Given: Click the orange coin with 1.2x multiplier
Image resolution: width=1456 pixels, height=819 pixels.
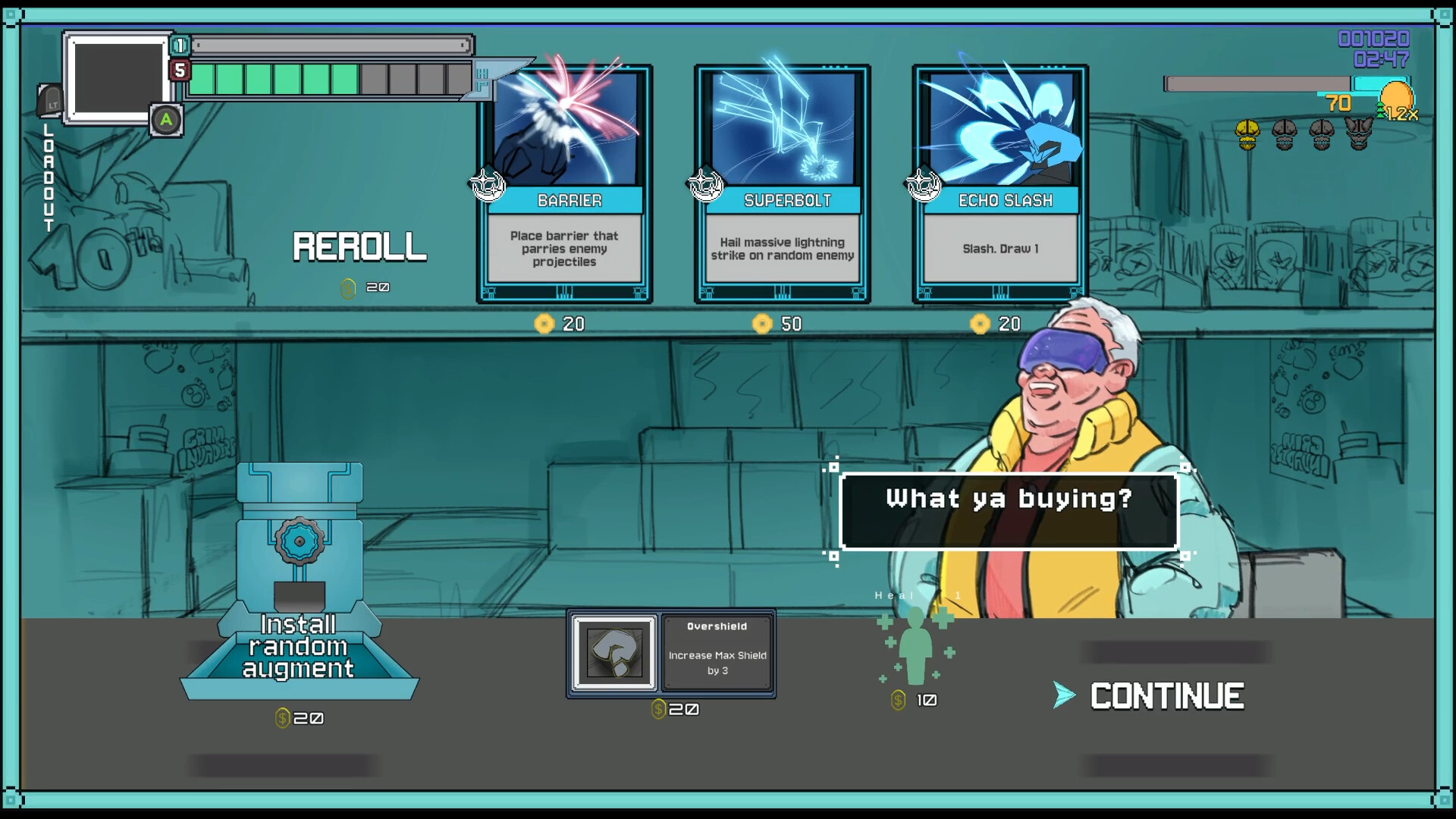Looking at the screenshot, I should coord(1398,99).
